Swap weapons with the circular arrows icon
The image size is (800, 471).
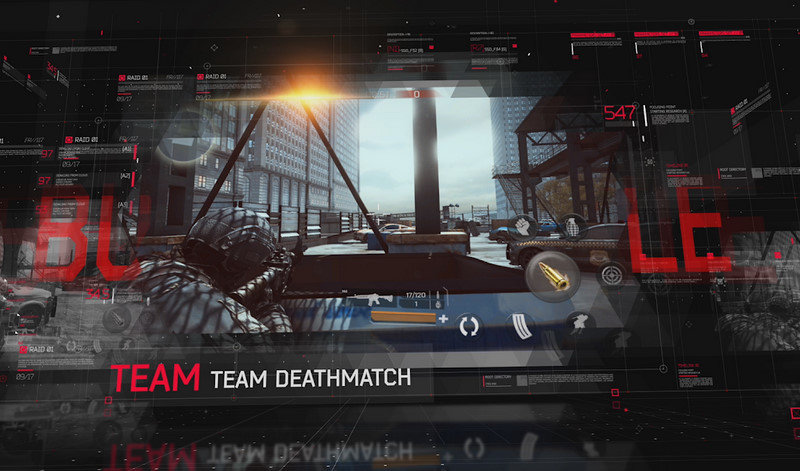470,324
